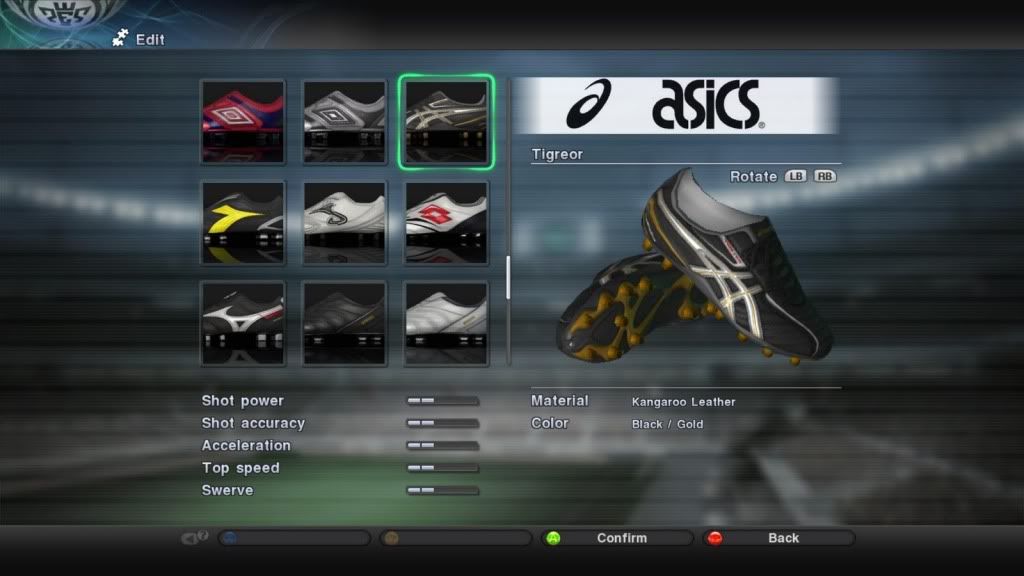The height and width of the screenshot is (576, 1024).
Task: Choose the silver Umbro boot thumbnail
Action: pos(345,122)
